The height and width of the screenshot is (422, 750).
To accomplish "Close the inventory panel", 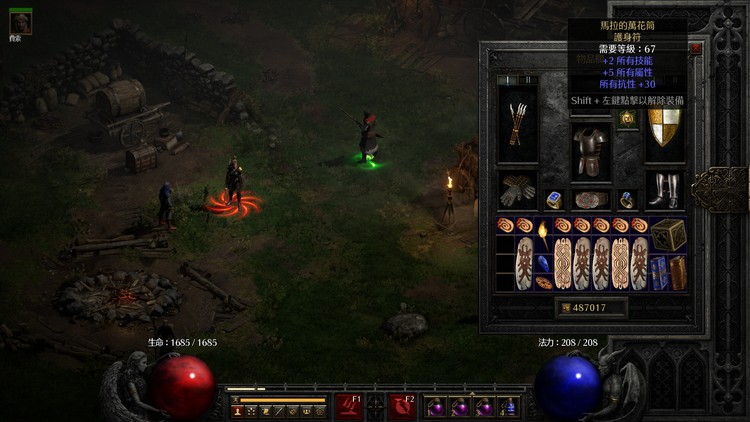I will click(695, 47).
